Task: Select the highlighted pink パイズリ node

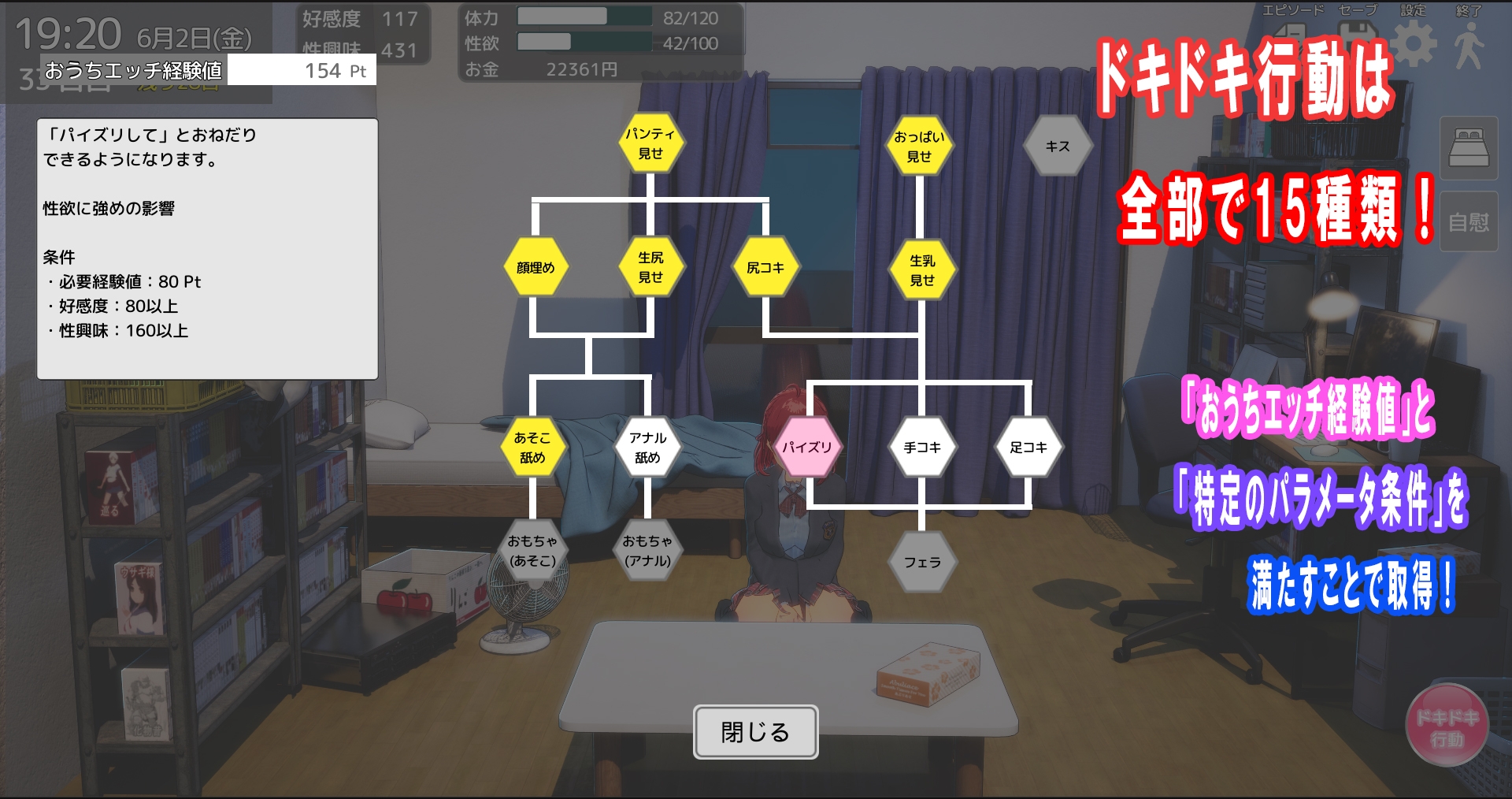Action: [808, 447]
